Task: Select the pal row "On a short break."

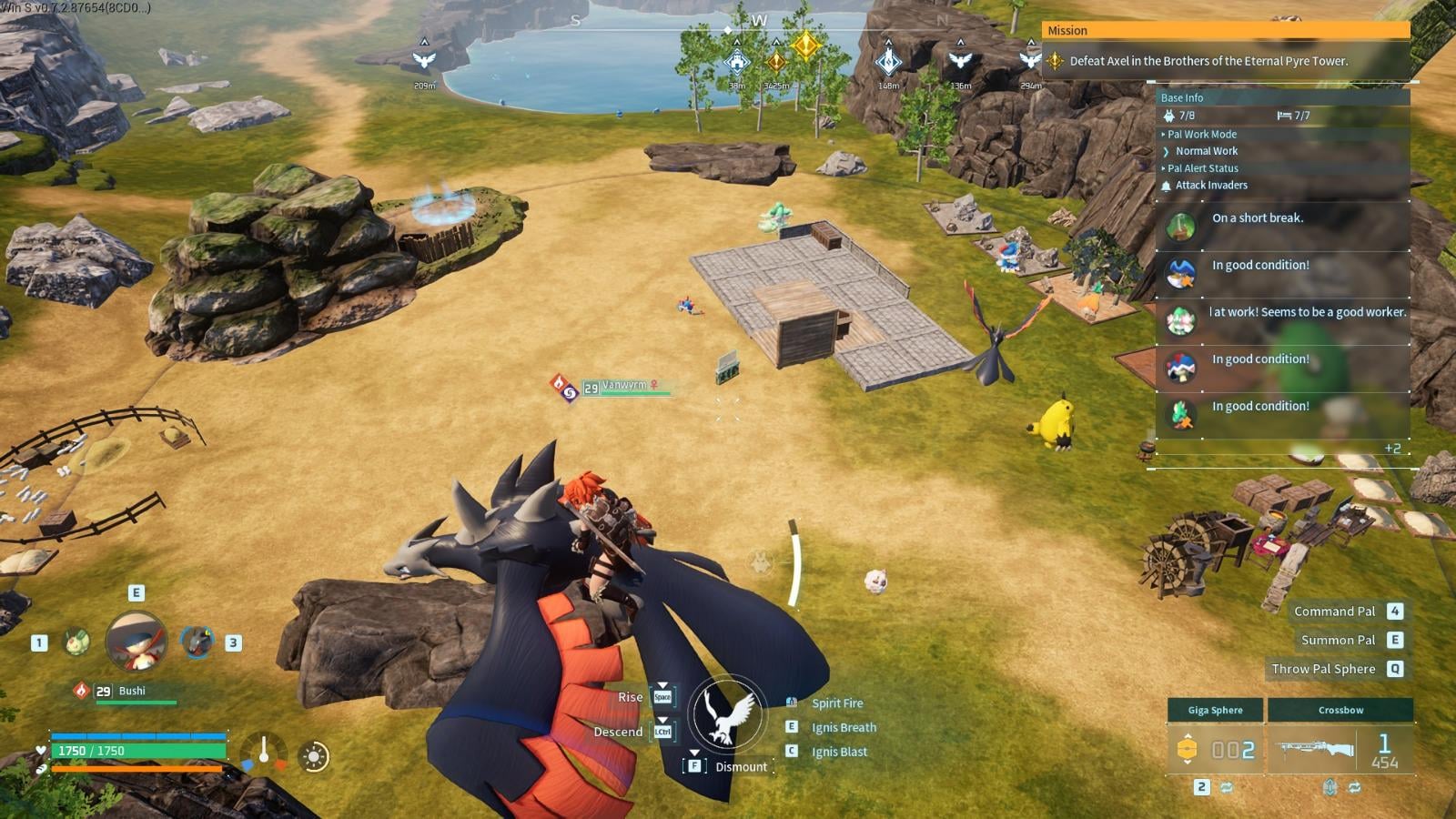Action: click(1282, 226)
